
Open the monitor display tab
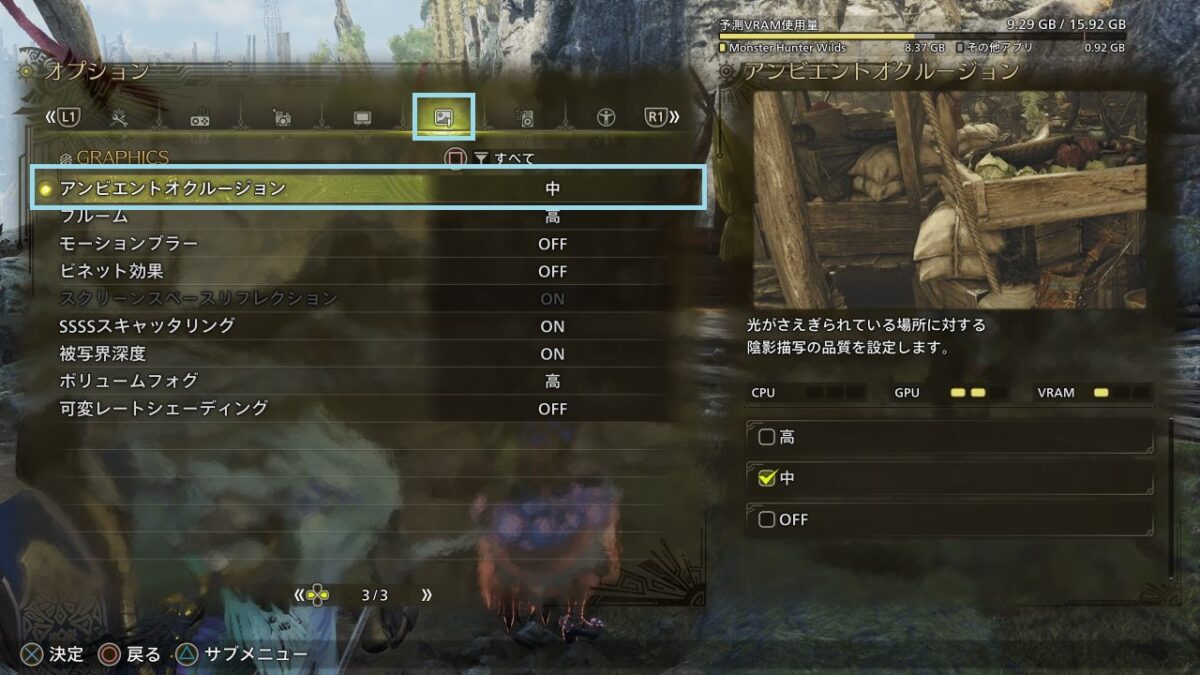tap(362, 118)
